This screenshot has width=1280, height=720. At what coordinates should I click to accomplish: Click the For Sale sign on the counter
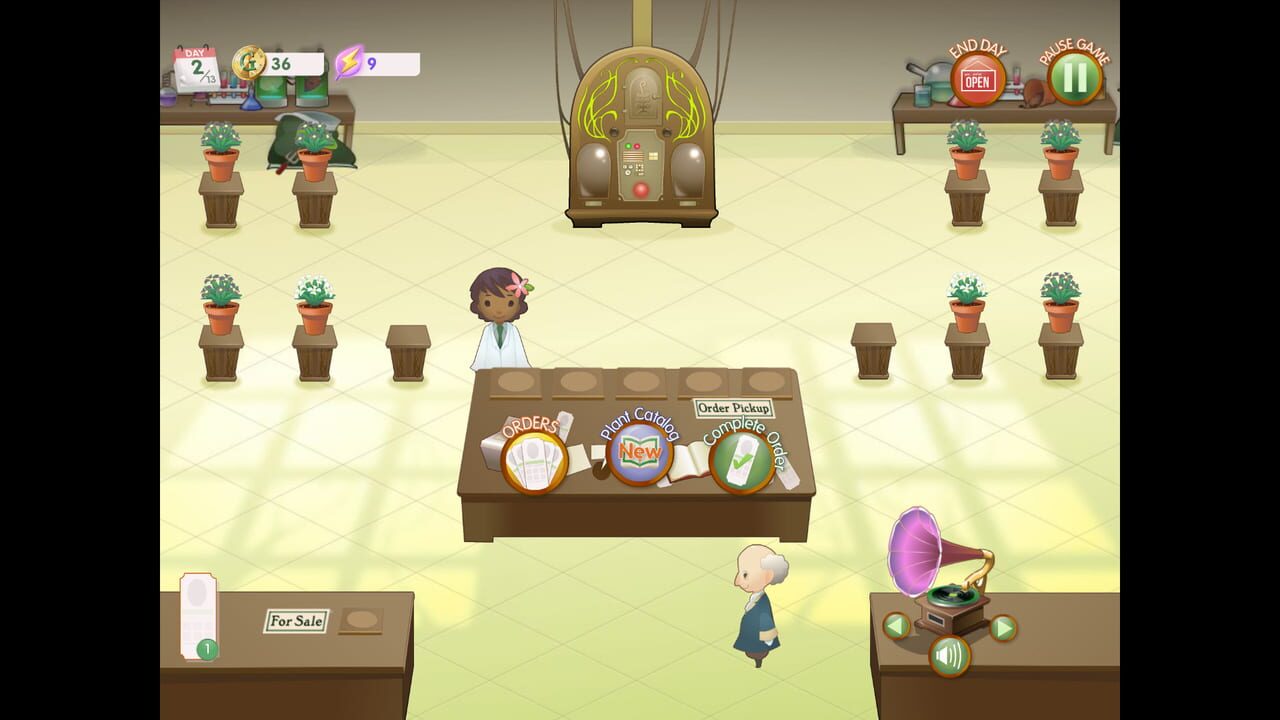point(295,621)
